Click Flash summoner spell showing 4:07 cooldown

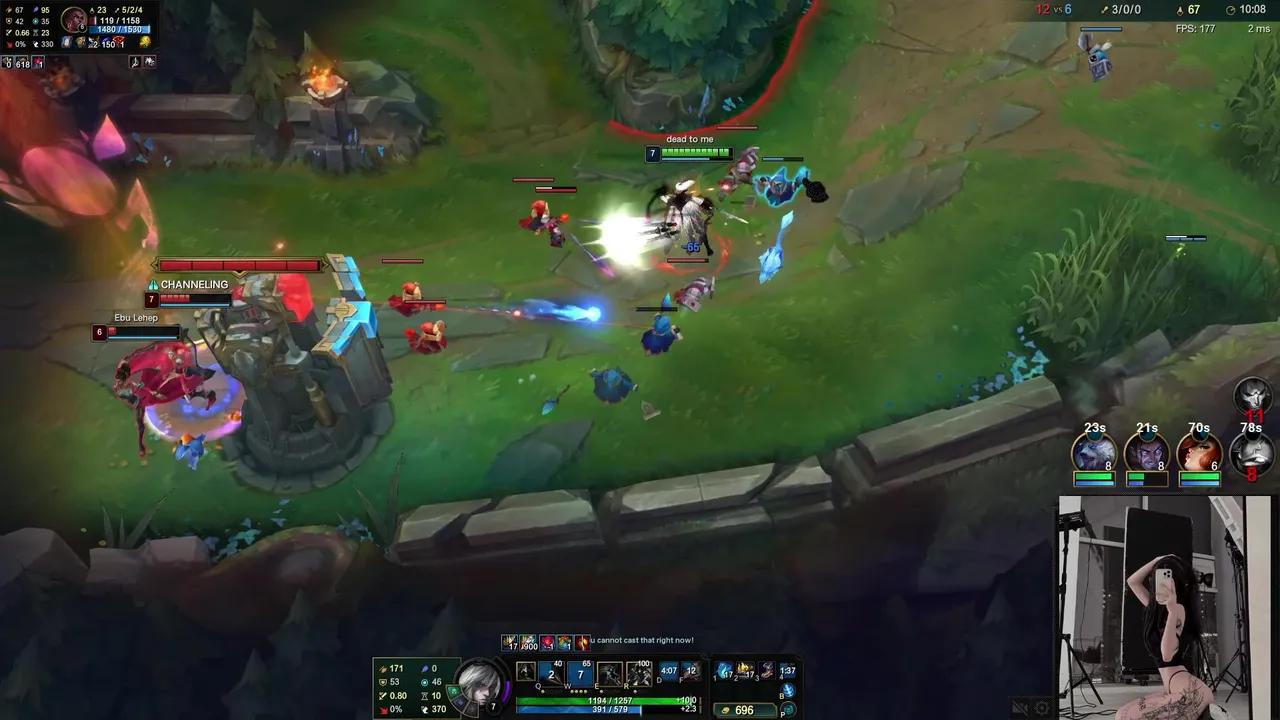[669, 671]
